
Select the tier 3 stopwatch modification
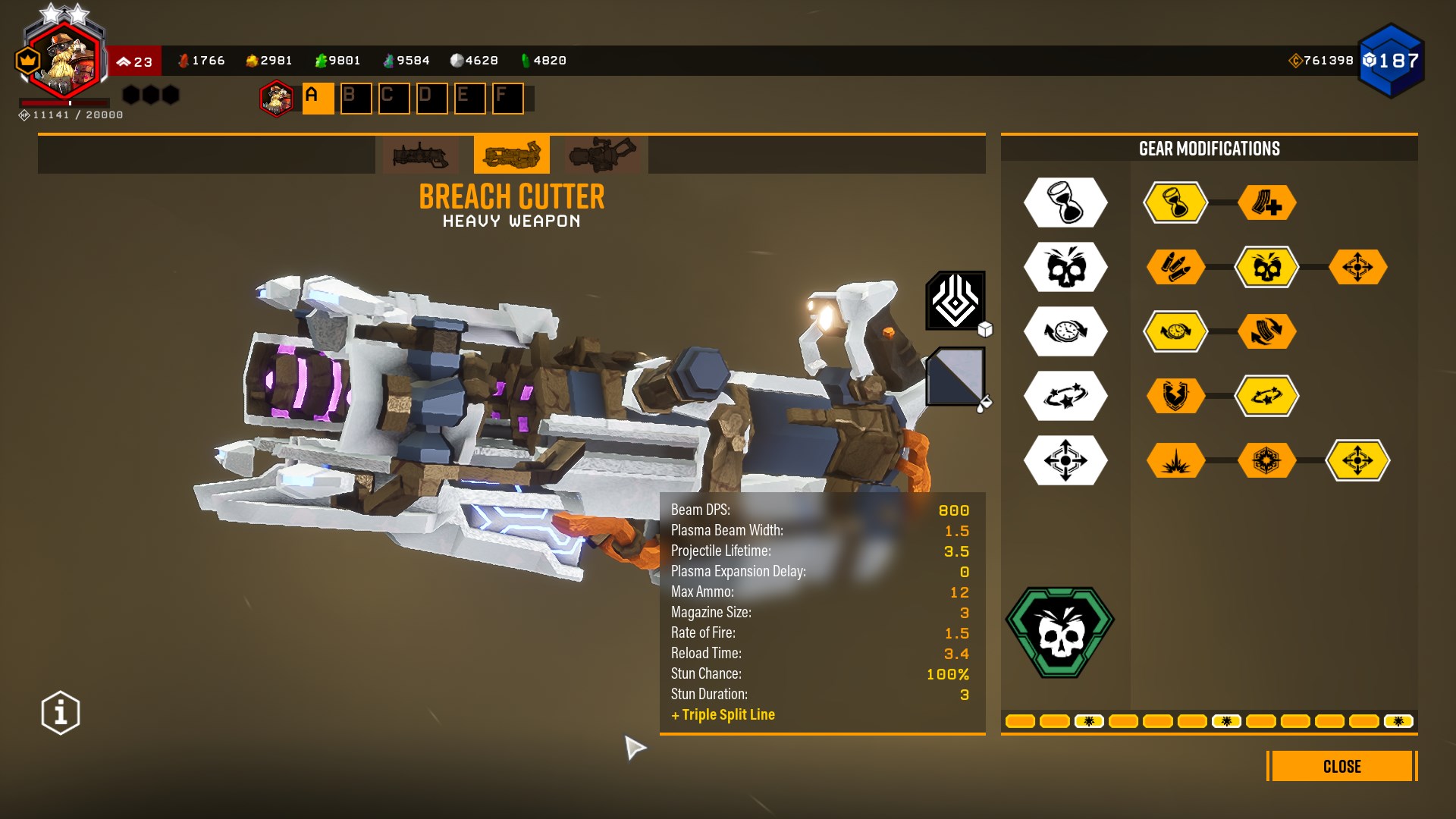[1175, 331]
